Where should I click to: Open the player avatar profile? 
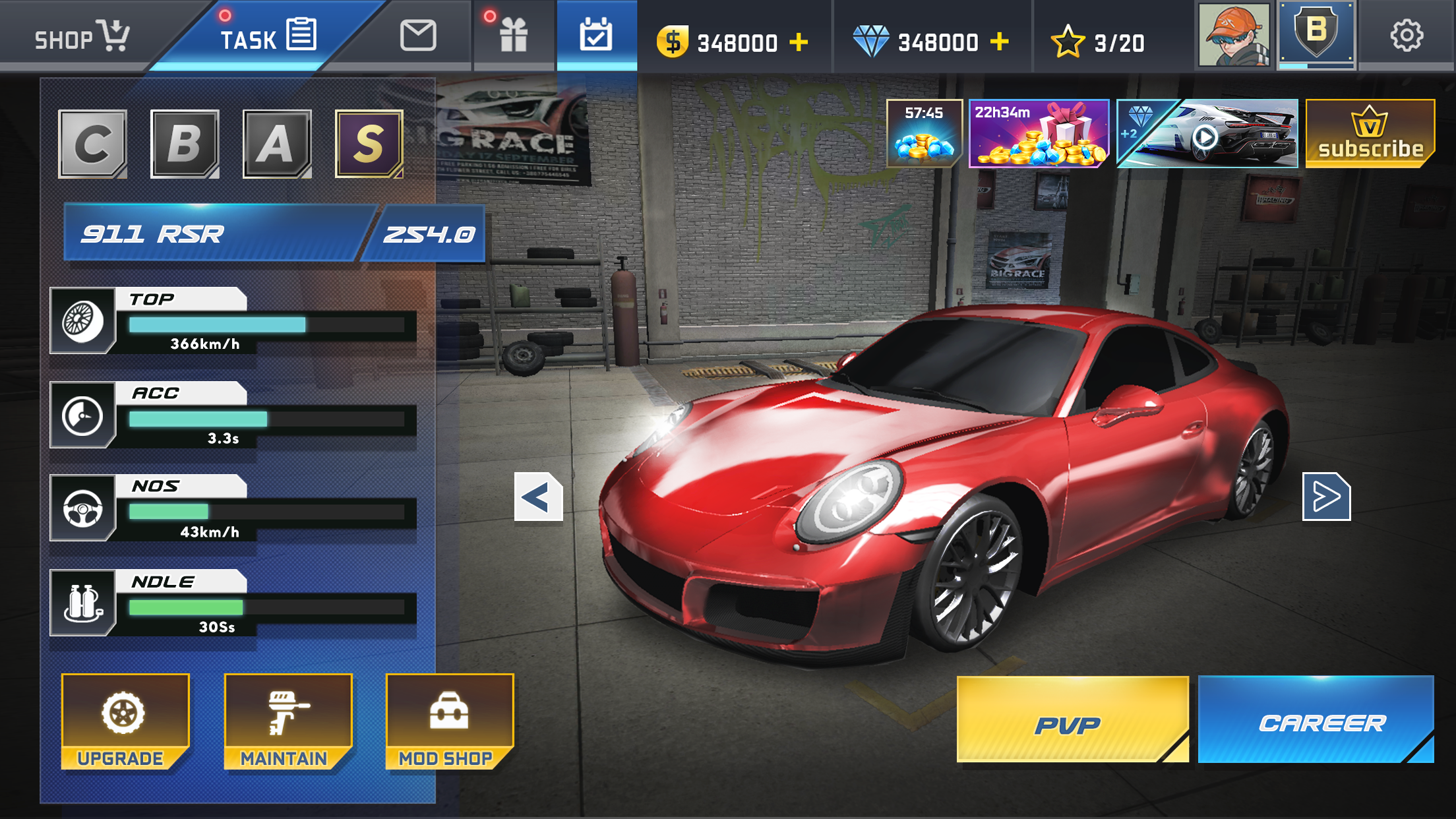click(x=1234, y=34)
